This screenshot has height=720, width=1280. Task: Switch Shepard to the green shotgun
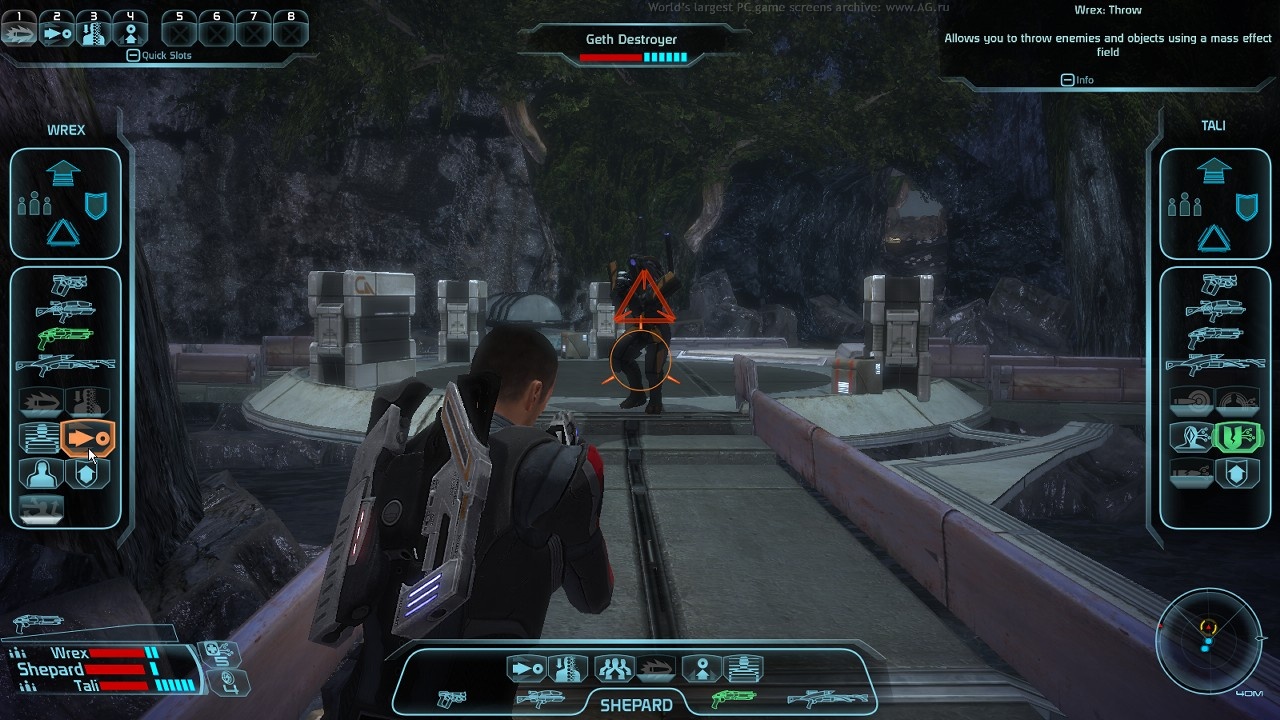tap(733, 699)
